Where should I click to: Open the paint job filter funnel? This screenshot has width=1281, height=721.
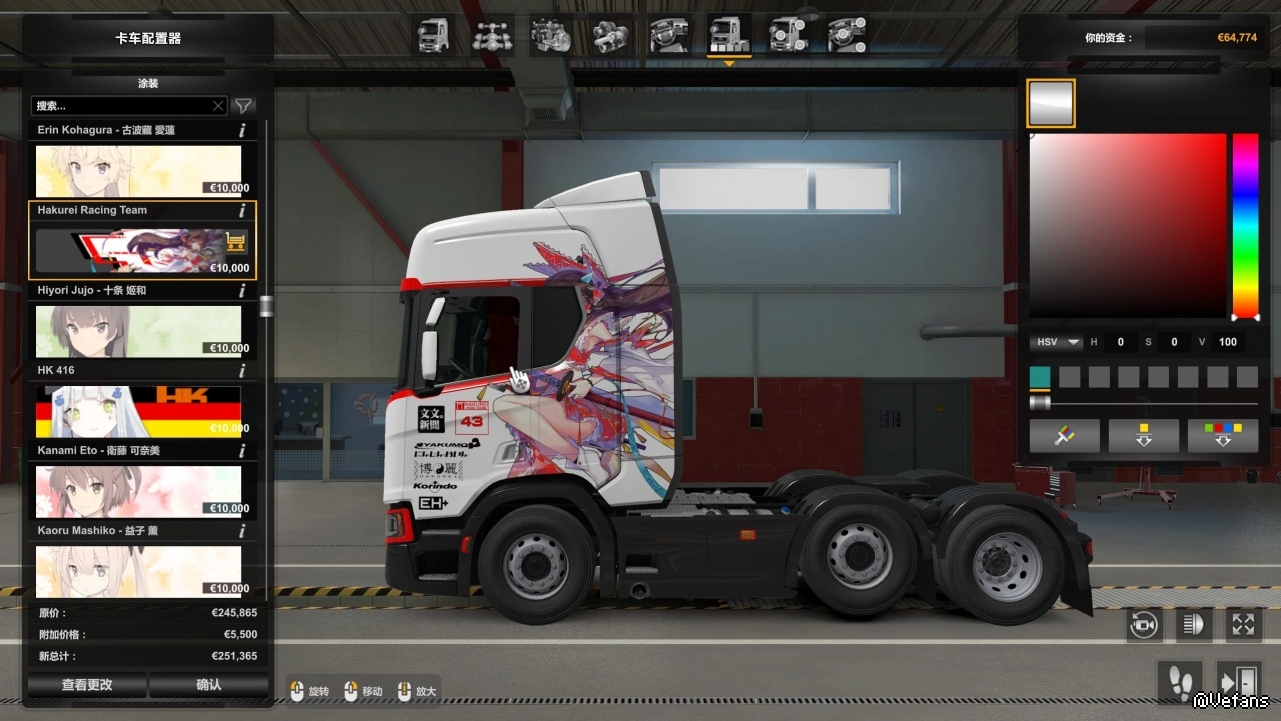pyautogui.click(x=244, y=105)
